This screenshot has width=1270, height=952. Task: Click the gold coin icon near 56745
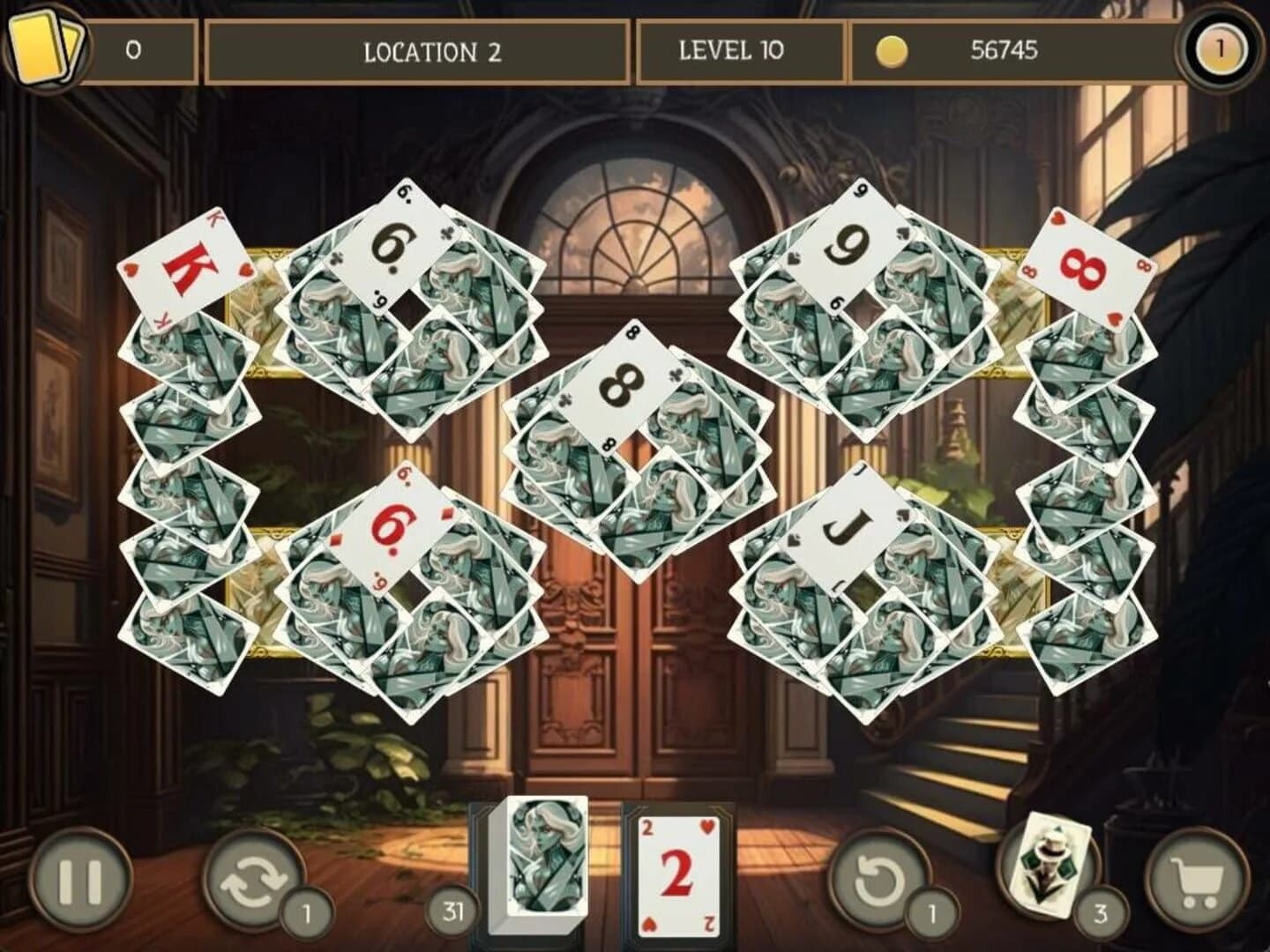(893, 52)
